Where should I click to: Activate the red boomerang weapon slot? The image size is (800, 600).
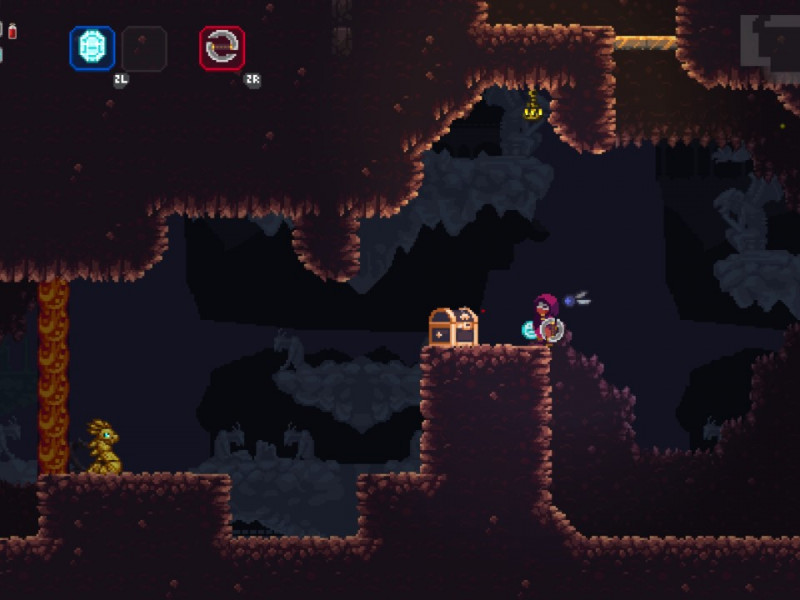point(222,47)
